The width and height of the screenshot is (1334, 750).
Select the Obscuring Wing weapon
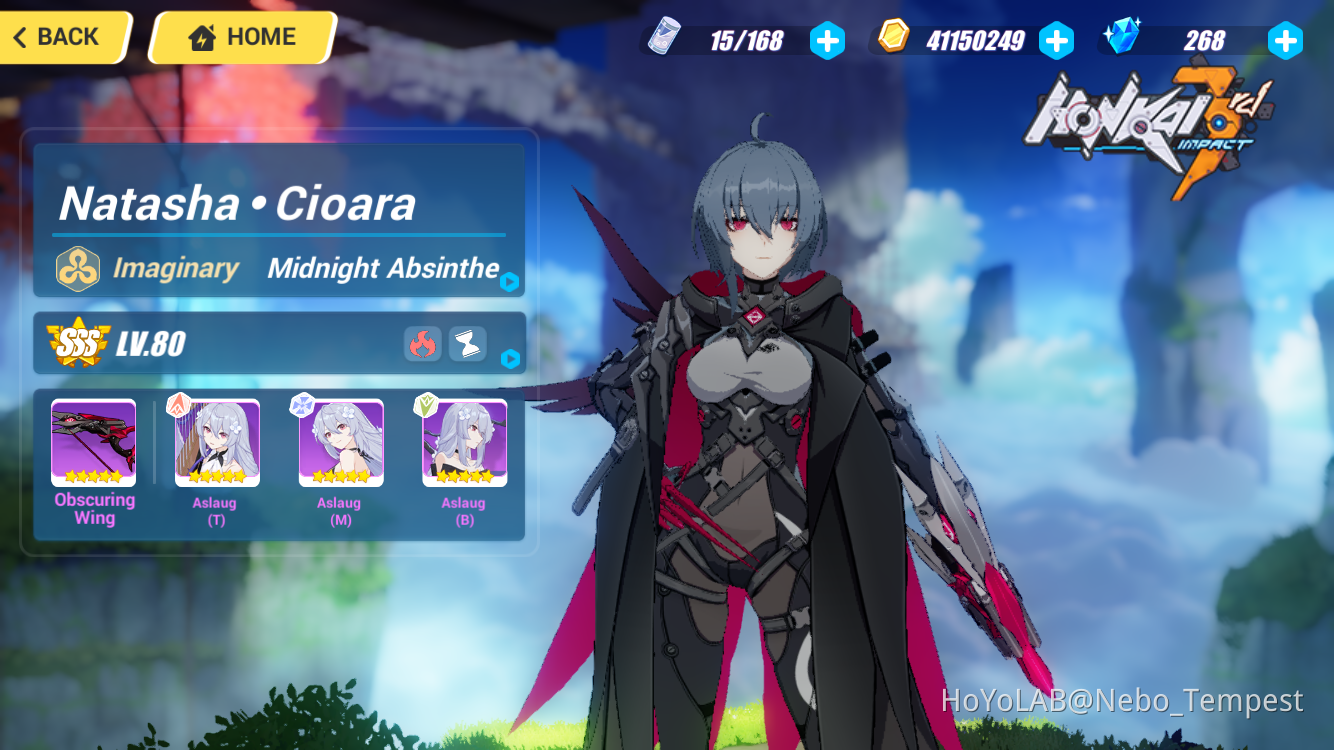point(93,441)
